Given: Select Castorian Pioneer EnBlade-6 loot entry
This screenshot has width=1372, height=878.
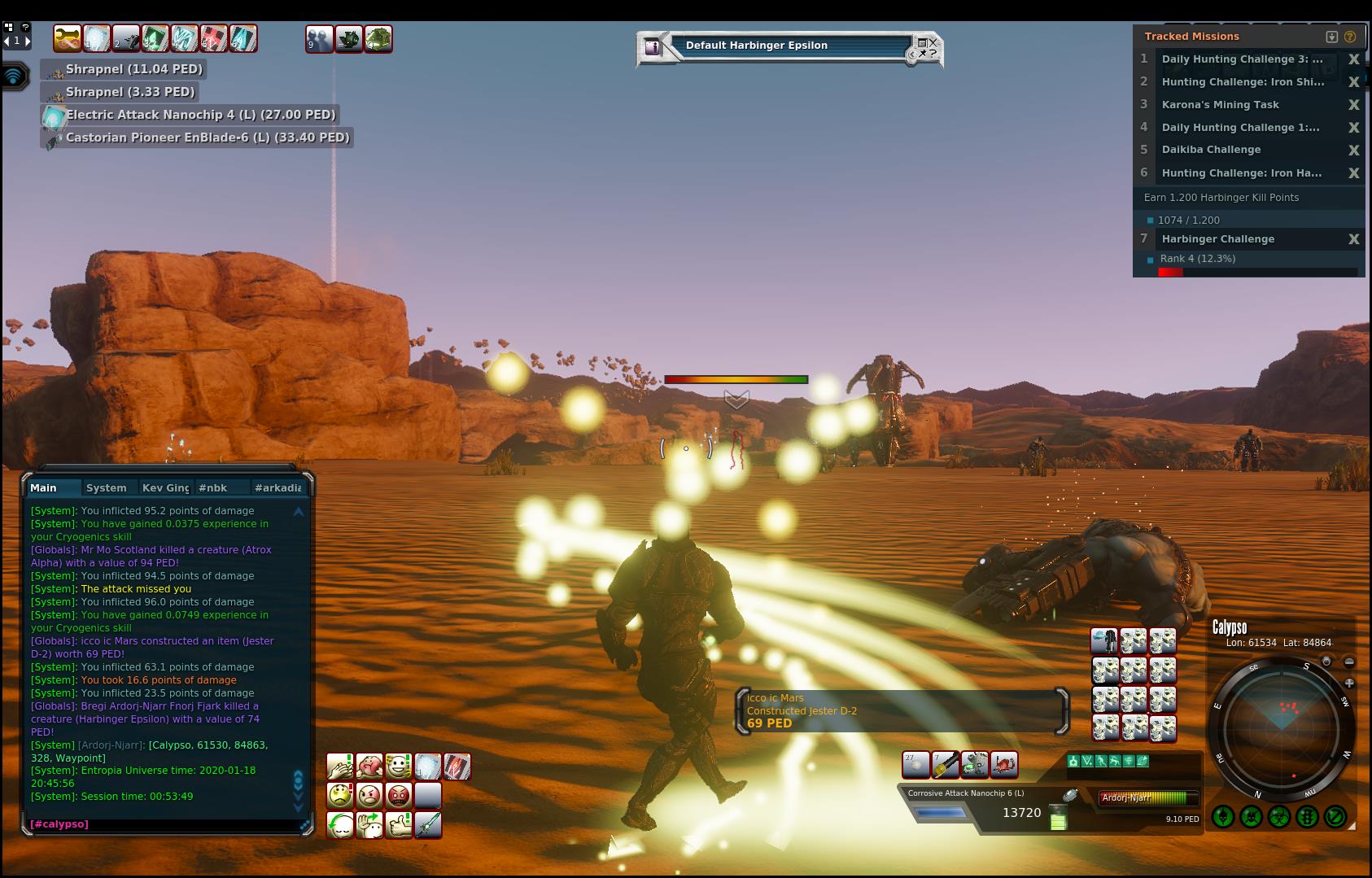Looking at the screenshot, I should pos(207,138).
